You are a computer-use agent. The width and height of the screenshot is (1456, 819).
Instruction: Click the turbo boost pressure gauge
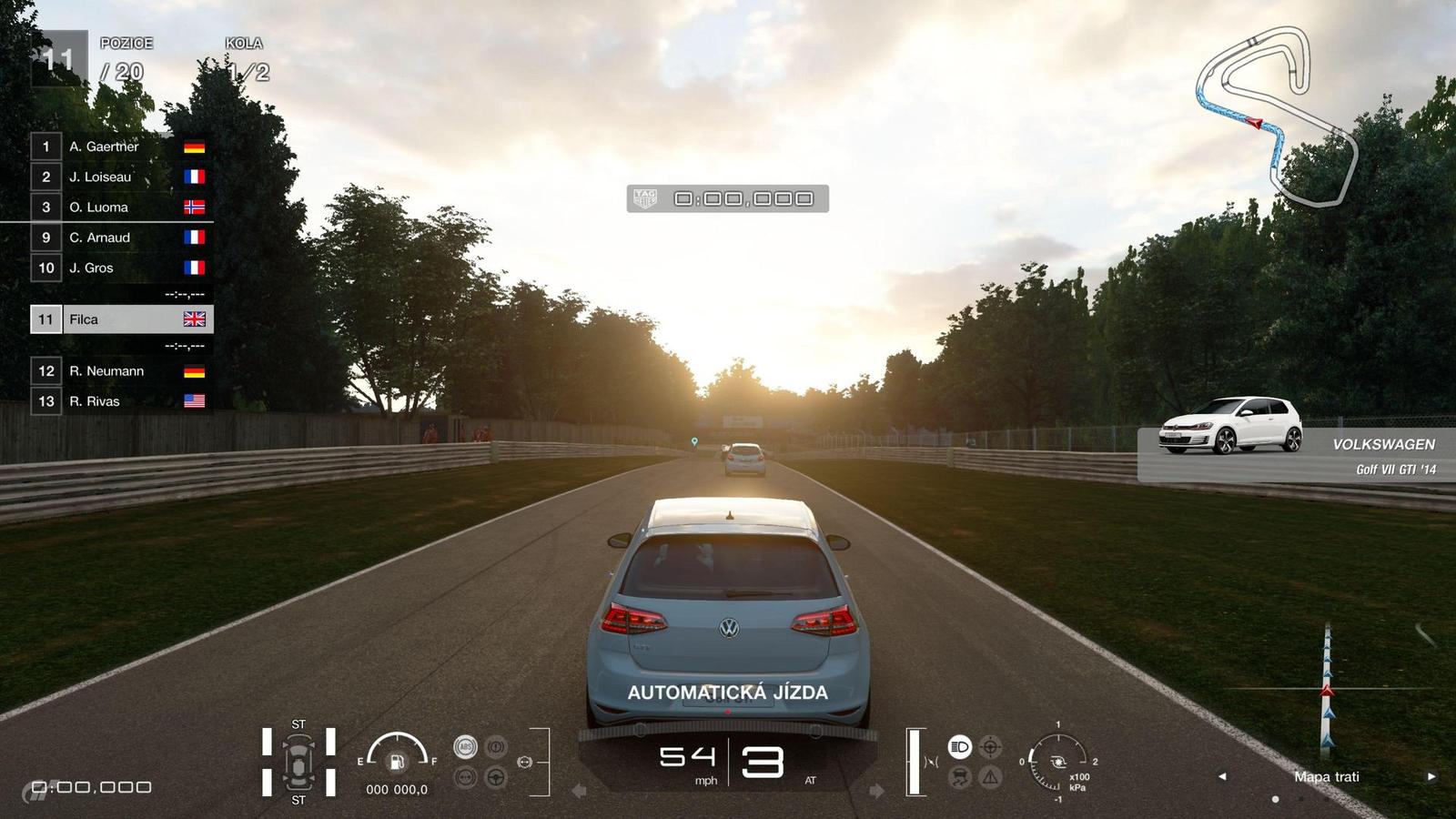(x=1058, y=762)
